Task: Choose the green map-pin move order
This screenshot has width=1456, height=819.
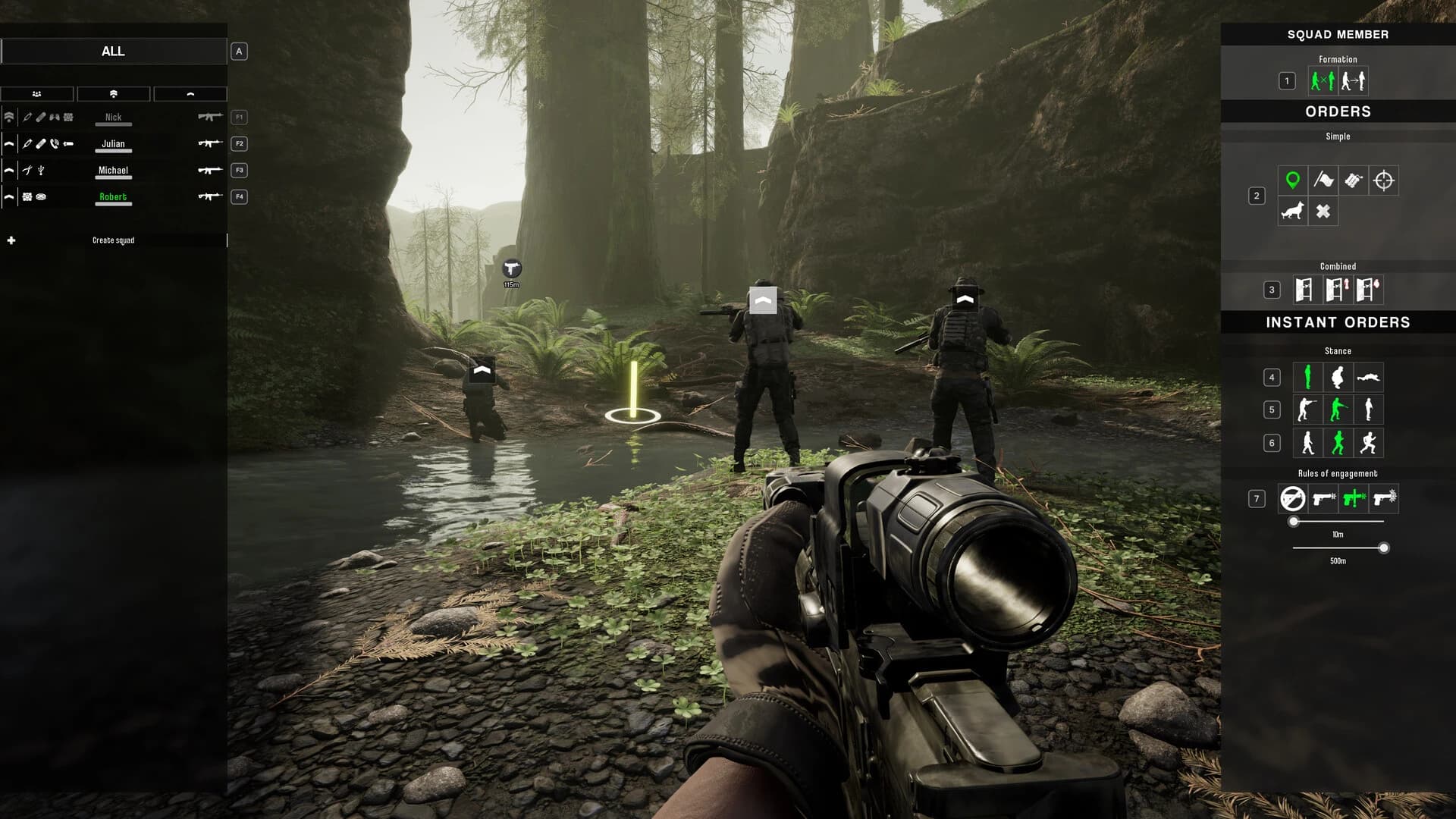Action: tap(1292, 180)
